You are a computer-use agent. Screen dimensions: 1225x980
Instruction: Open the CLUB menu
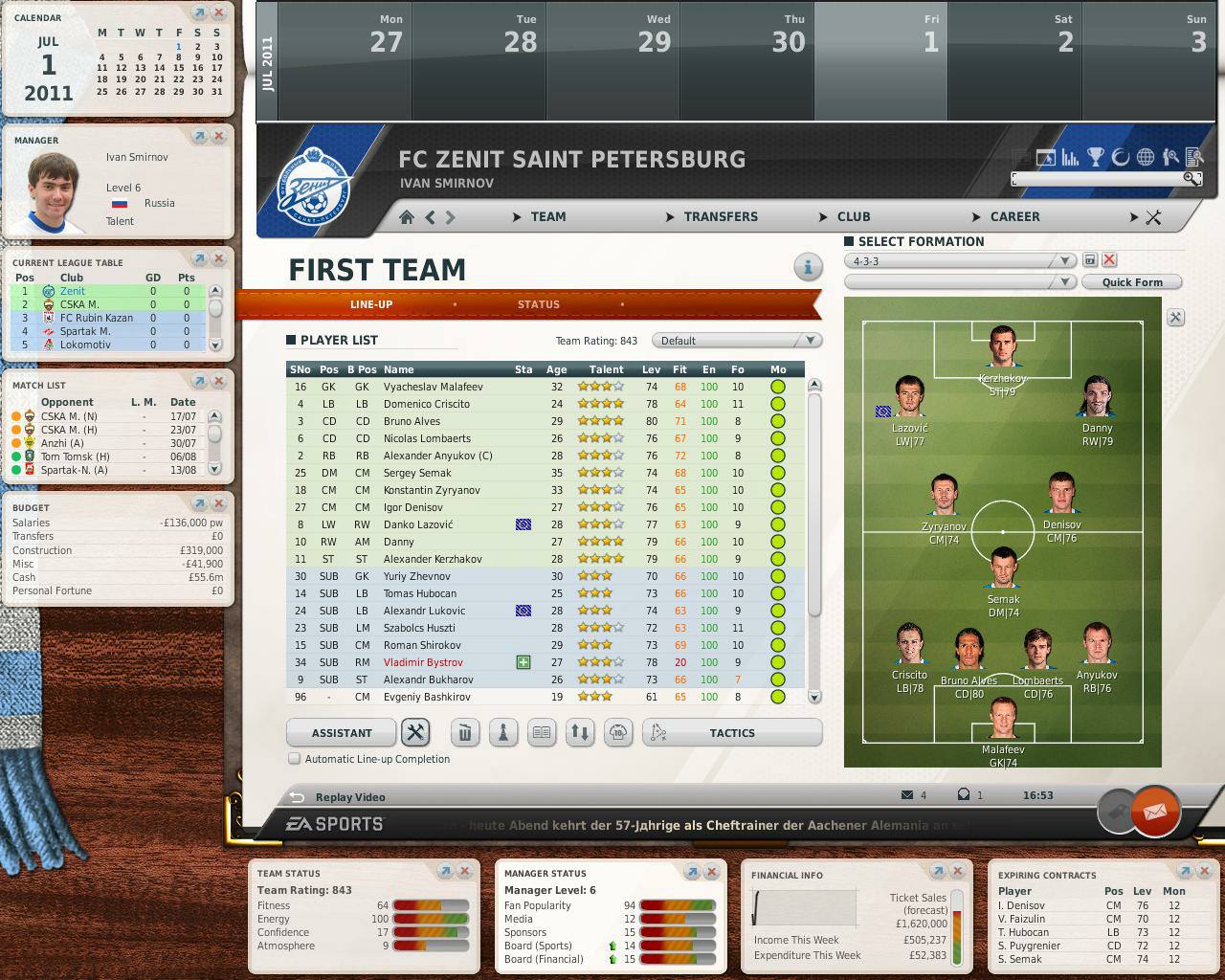point(853,217)
